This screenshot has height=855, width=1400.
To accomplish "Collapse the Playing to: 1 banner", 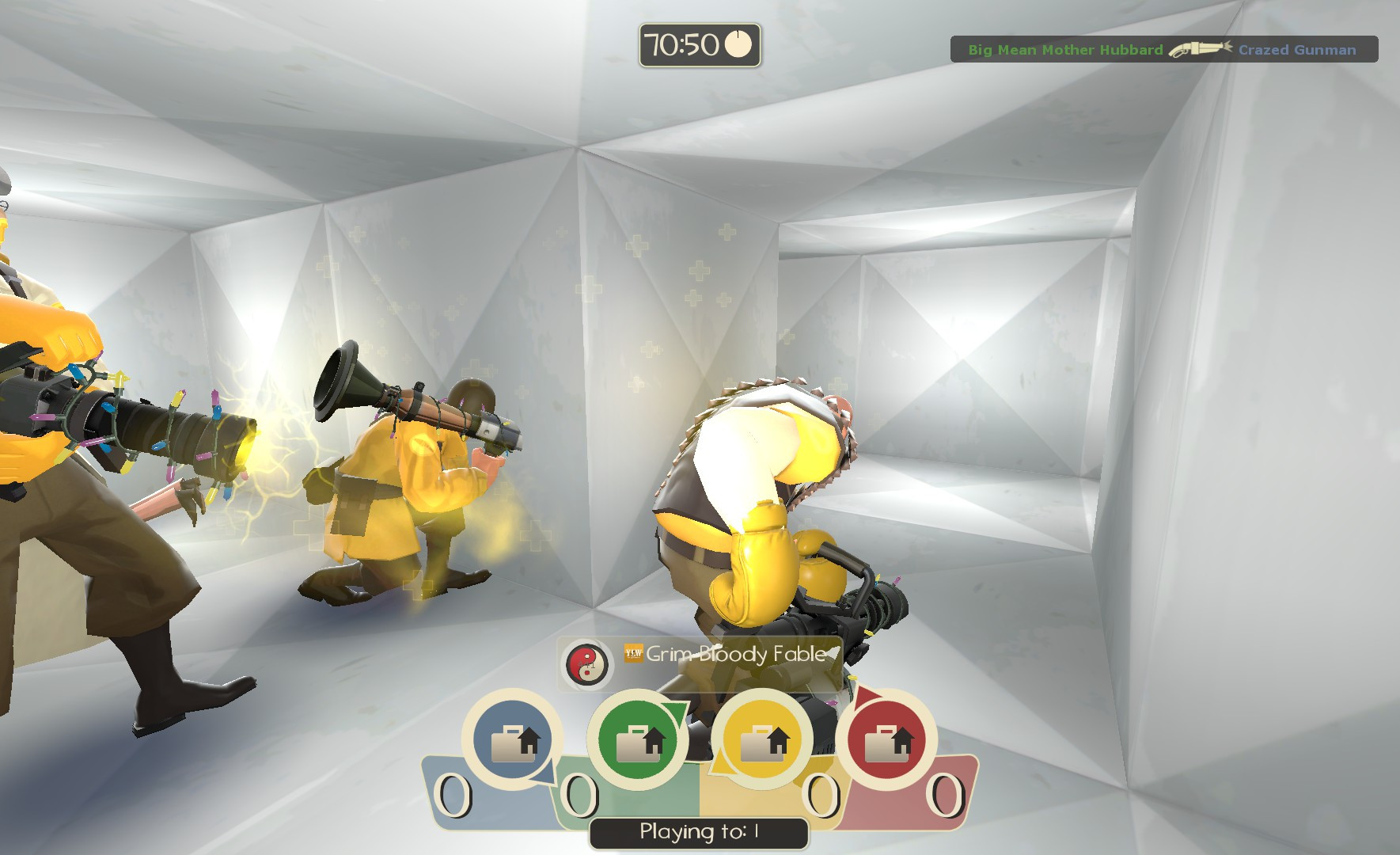I will [696, 833].
